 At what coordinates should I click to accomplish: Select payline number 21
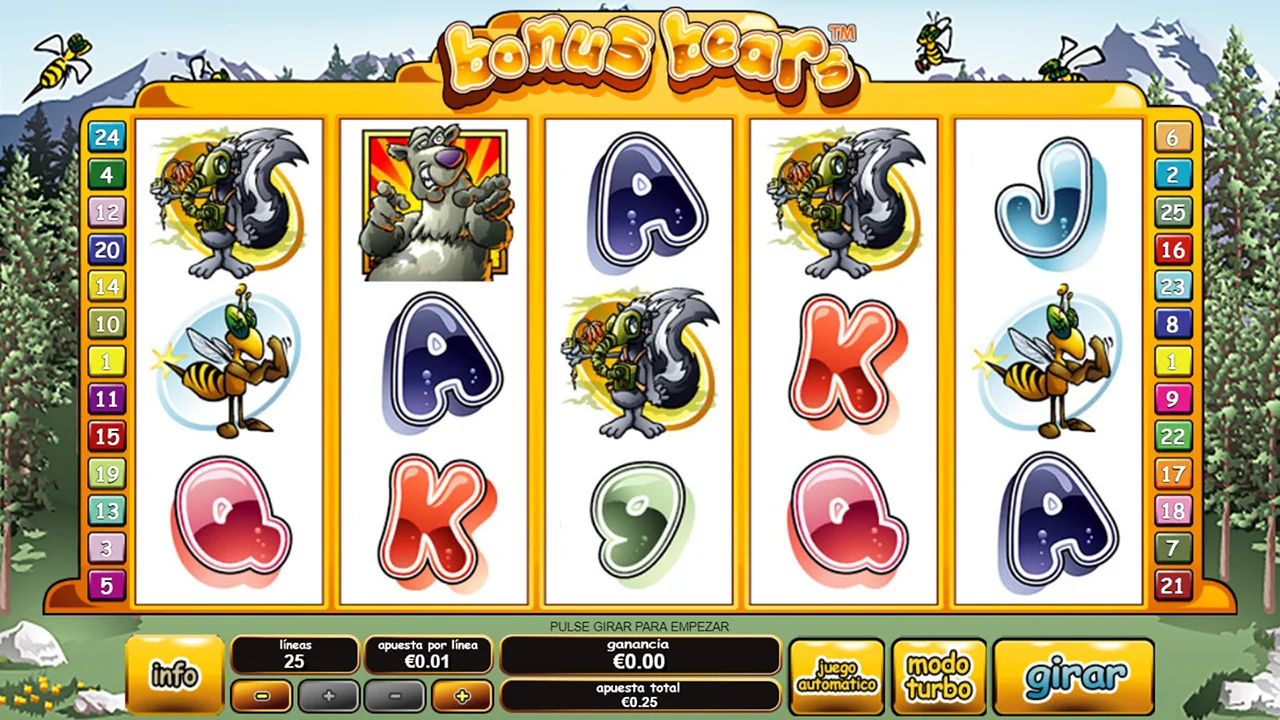(x=1173, y=585)
